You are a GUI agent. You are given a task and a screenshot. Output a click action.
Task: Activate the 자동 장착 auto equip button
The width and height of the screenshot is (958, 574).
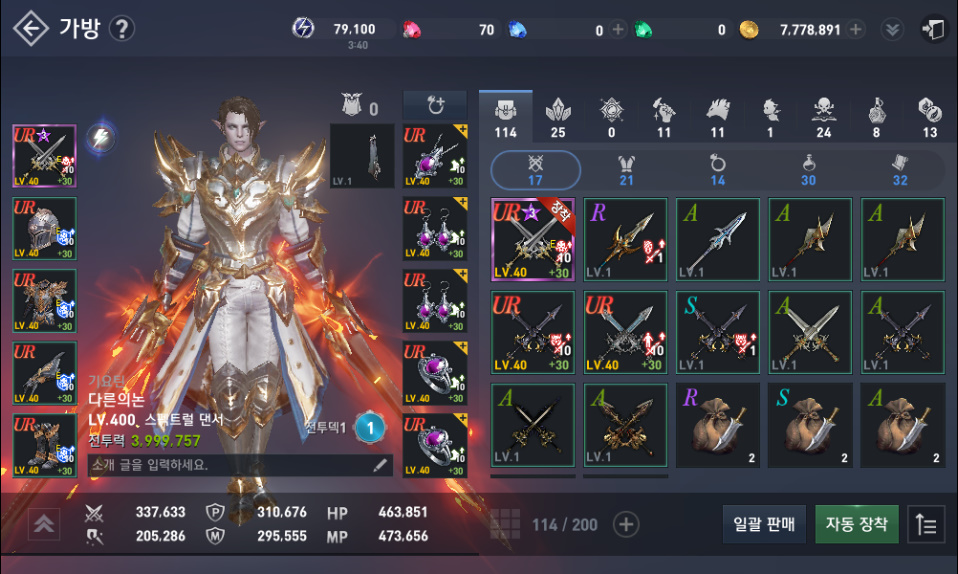[x=857, y=524]
